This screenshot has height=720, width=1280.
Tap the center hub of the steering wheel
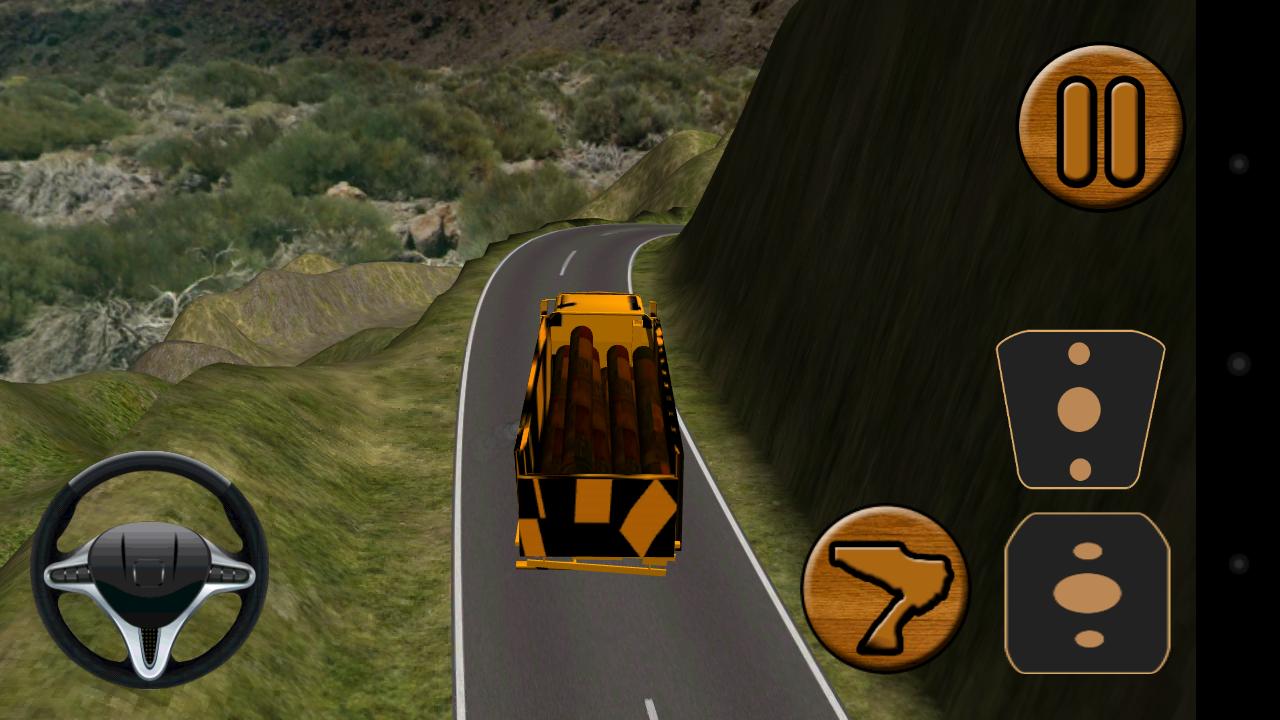pyautogui.click(x=150, y=565)
